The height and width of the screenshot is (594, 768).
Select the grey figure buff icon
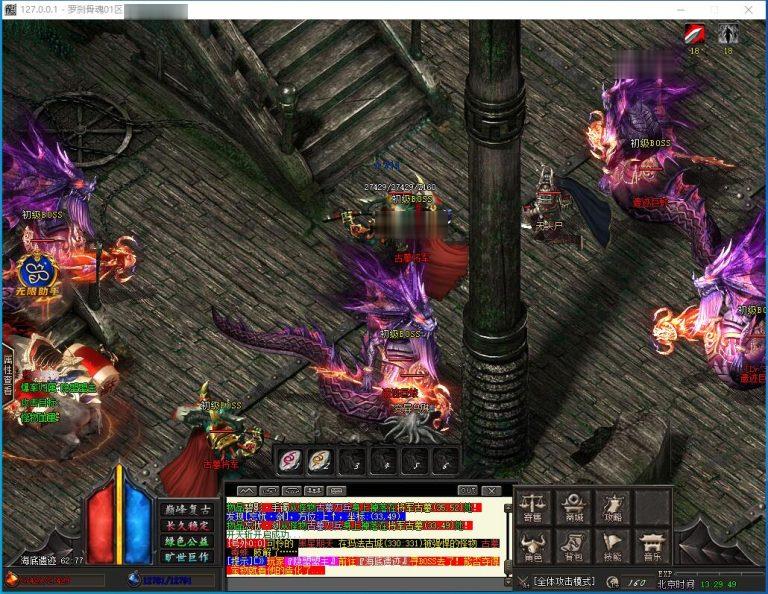[727, 33]
